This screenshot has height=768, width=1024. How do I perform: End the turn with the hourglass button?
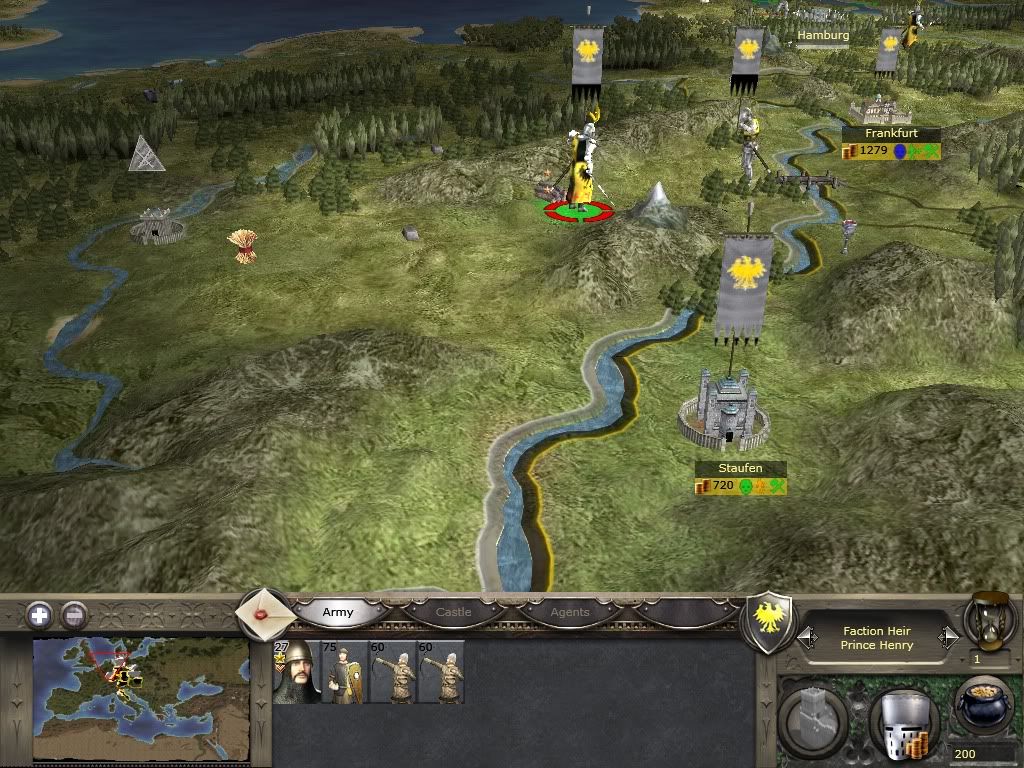click(x=989, y=620)
